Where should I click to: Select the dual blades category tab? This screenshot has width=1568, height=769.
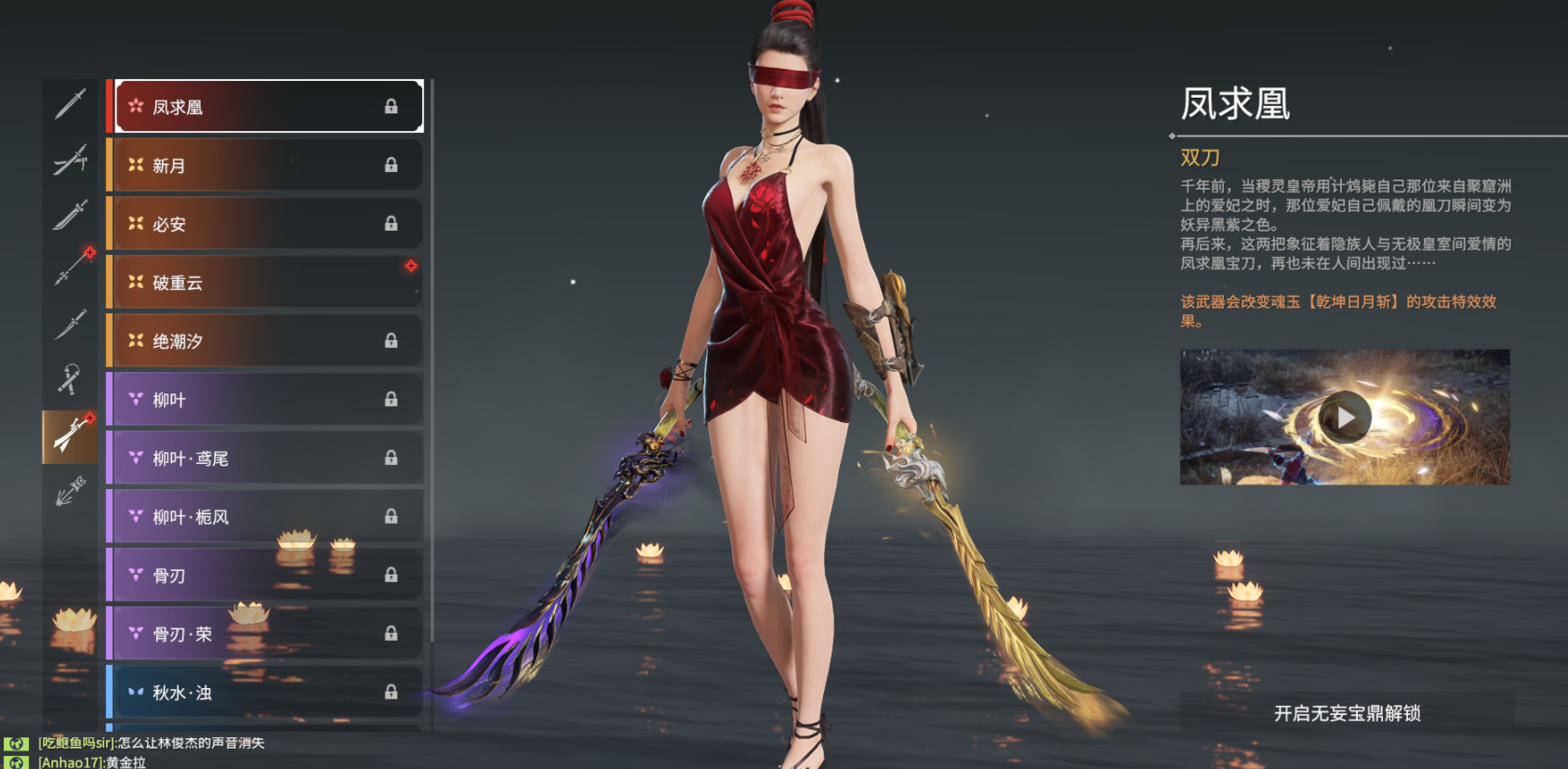[70, 436]
